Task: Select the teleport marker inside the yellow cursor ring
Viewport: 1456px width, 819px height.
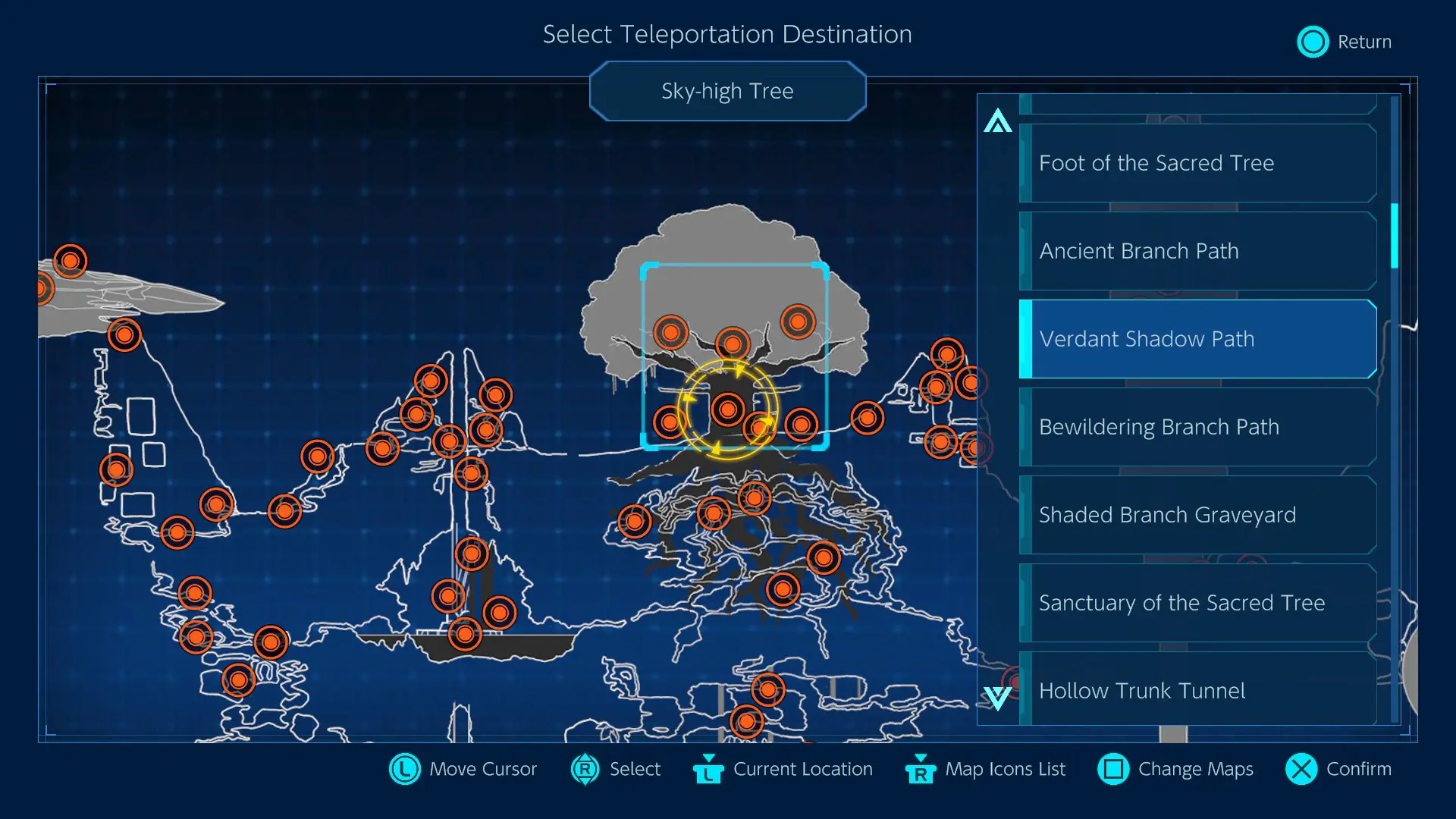Action: tap(728, 409)
